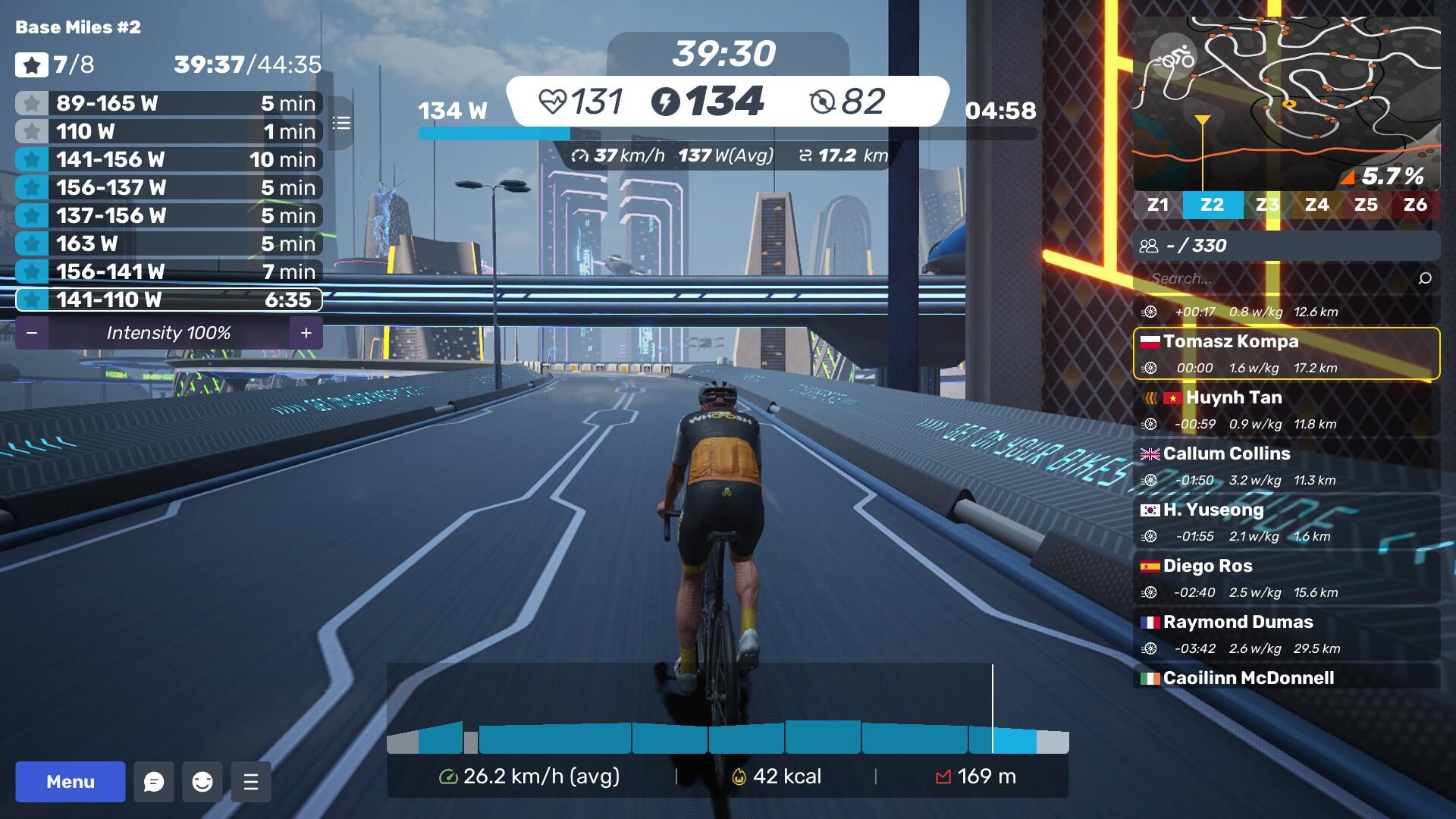The height and width of the screenshot is (819, 1456).
Task: Decrease workout intensity with the minus button
Action: coord(32,333)
